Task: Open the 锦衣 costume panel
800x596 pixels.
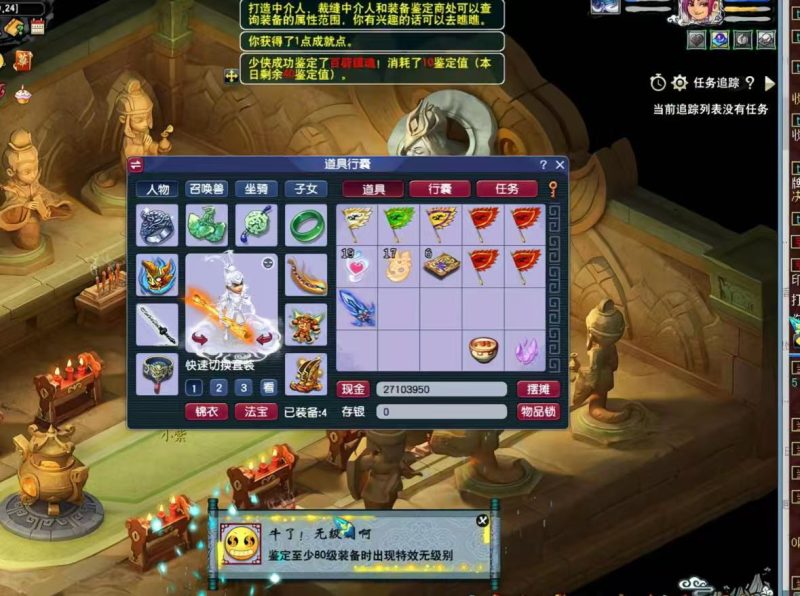Action: [x=205, y=411]
